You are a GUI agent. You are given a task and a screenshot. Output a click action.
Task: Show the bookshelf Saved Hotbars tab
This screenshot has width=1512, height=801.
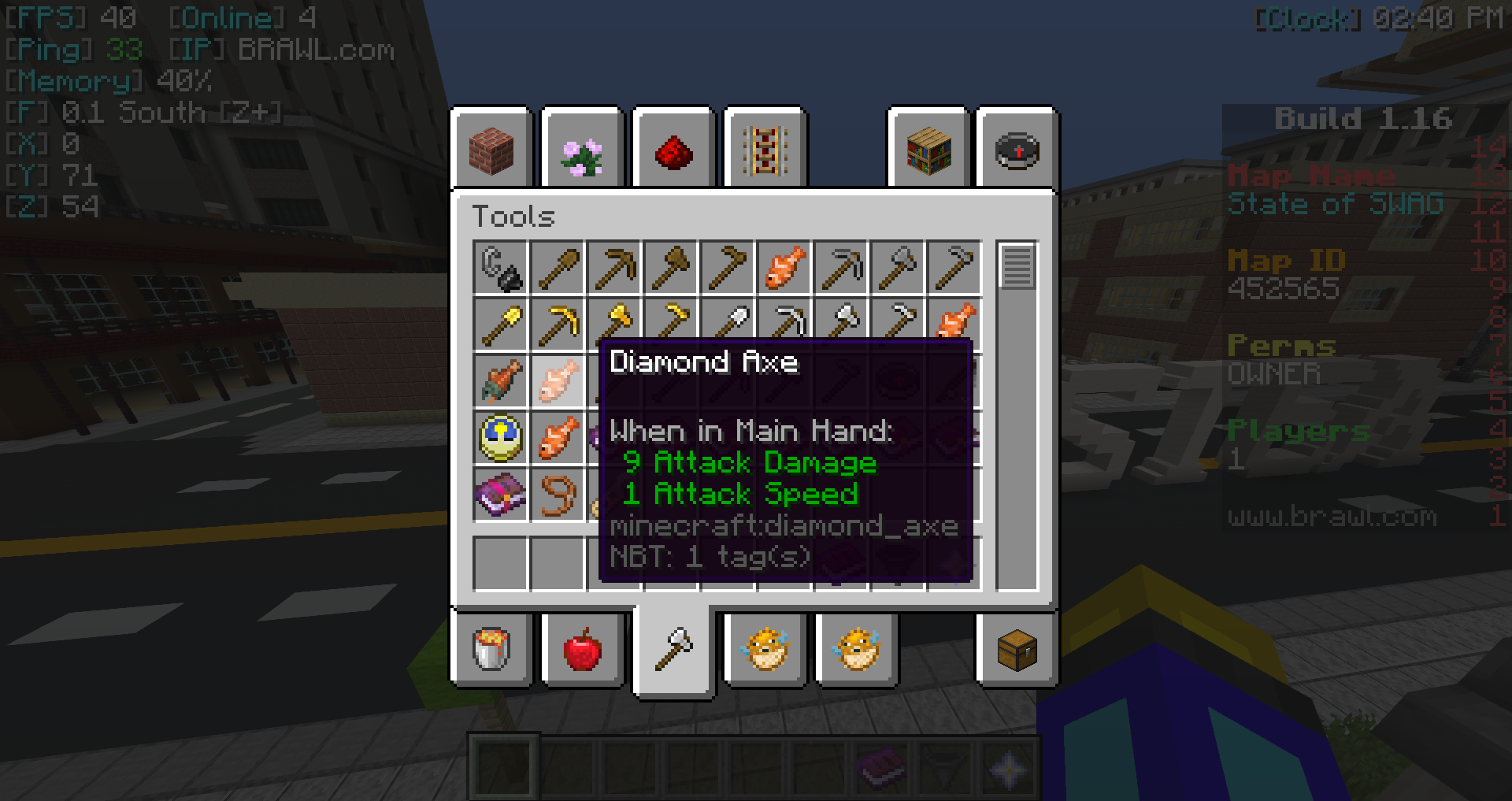coord(929,150)
